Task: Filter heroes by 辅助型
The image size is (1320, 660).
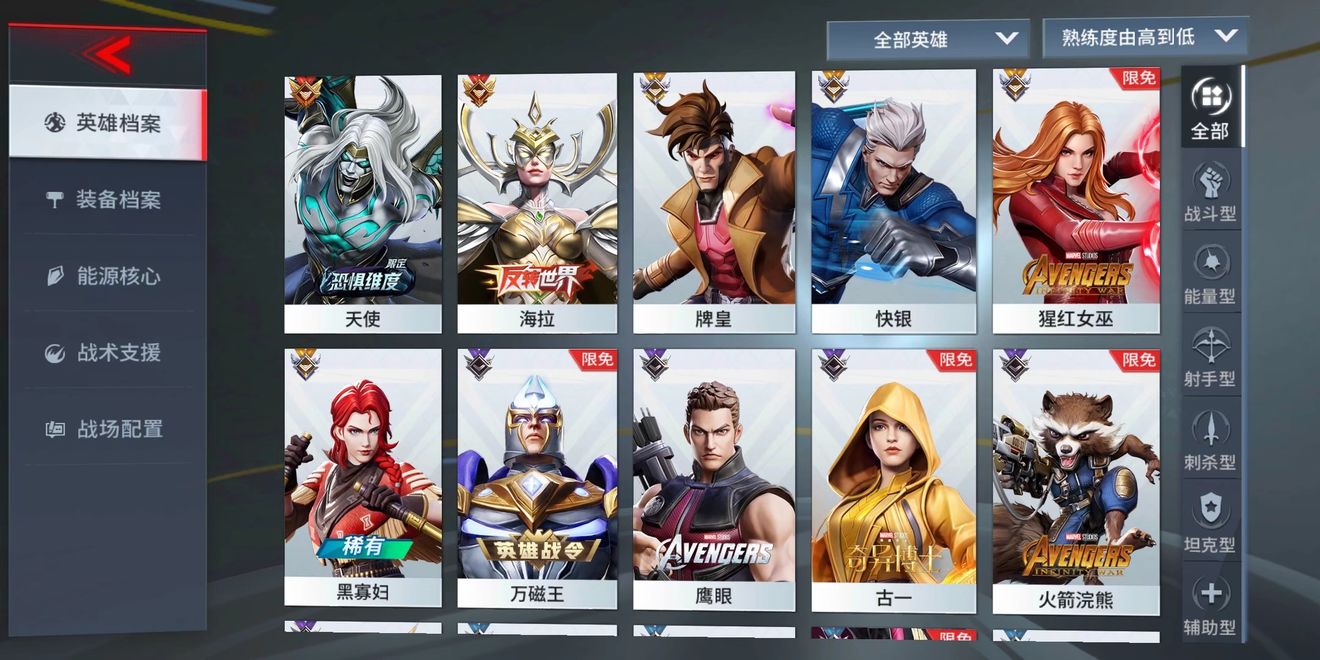Action: pyautogui.click(x=1210, y=605)
